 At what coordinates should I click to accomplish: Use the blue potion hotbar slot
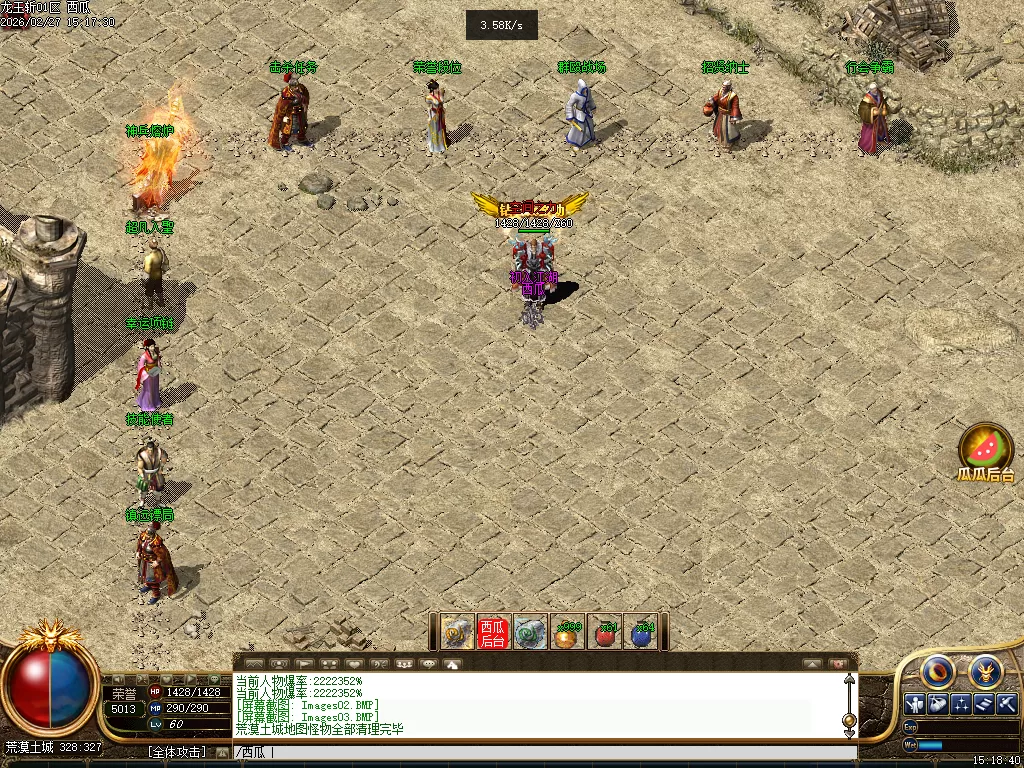pyautogui.click(x=642, y=632)
